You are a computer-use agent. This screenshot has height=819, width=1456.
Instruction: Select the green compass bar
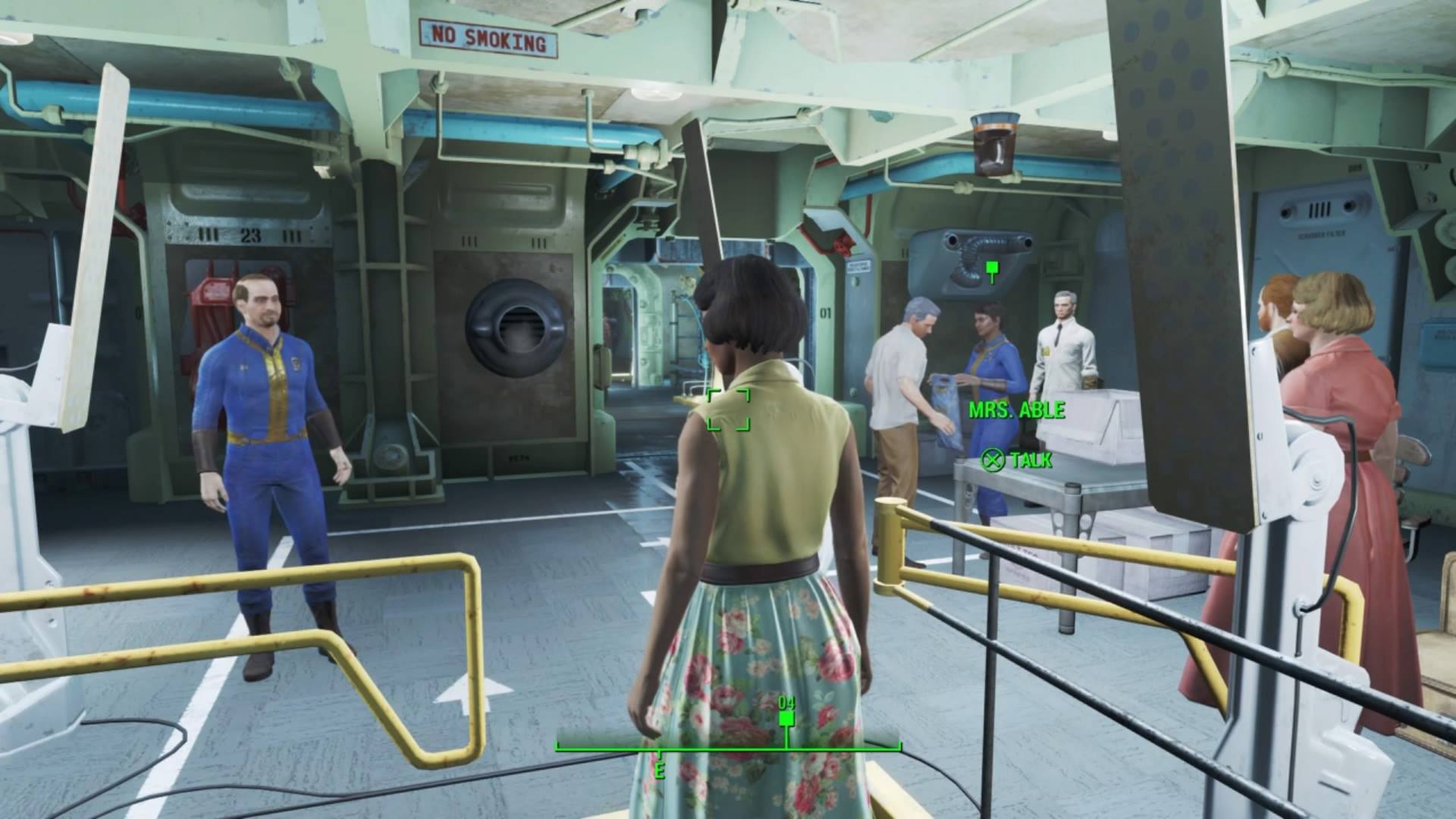[x=728, y=747]
